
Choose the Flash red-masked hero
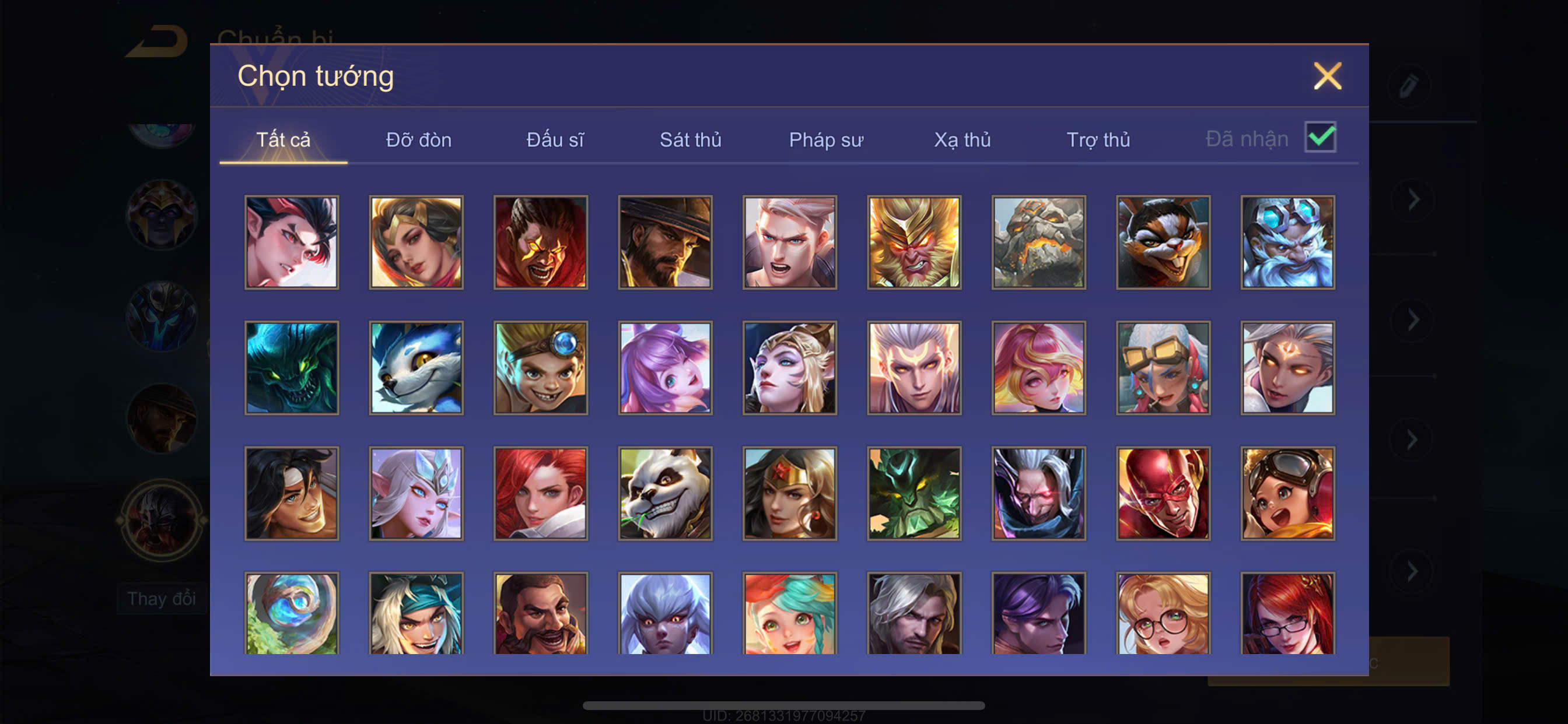tap(1163, 493)
